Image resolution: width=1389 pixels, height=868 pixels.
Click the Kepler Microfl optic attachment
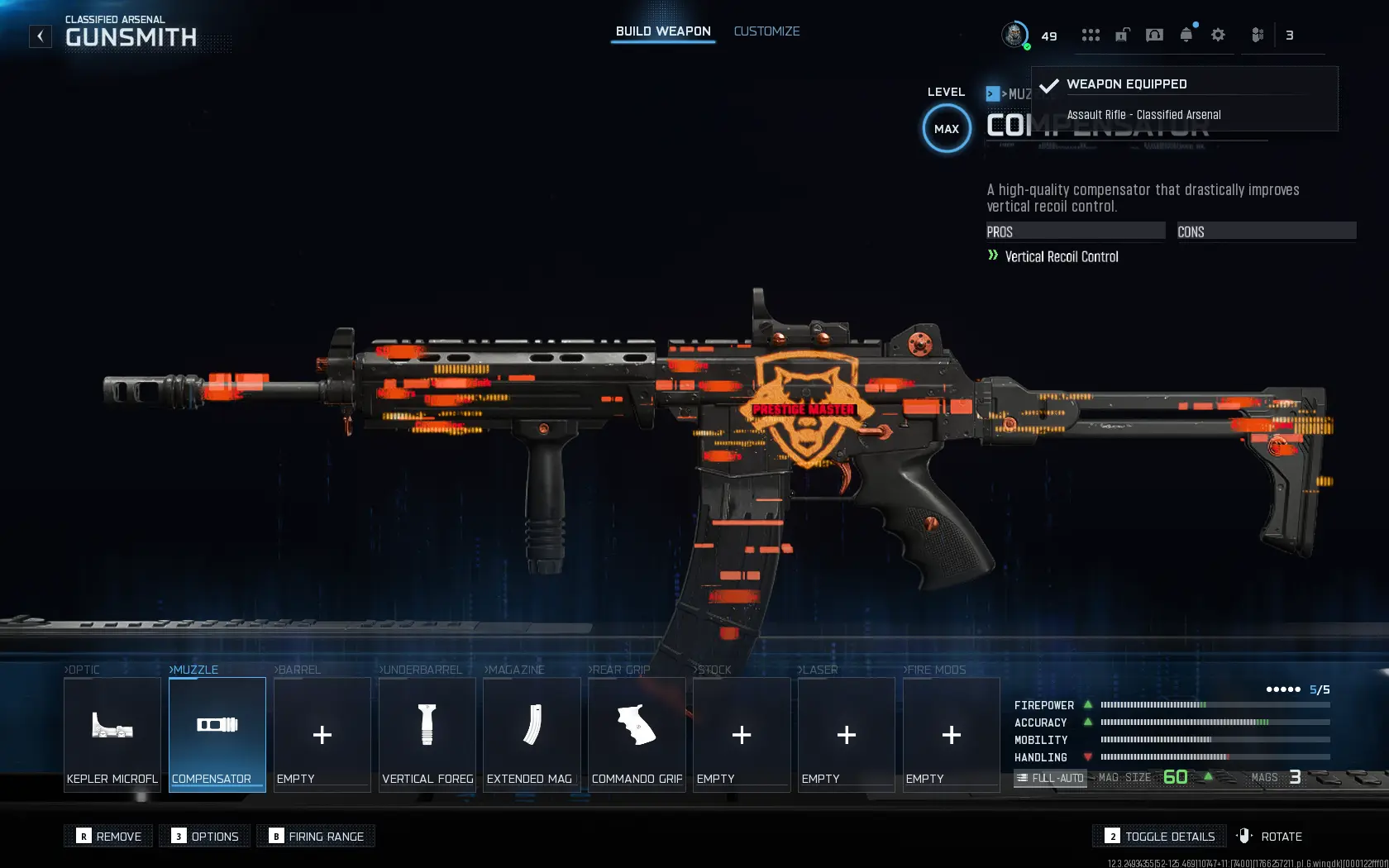pyautogui.click(x=112, y=734)
